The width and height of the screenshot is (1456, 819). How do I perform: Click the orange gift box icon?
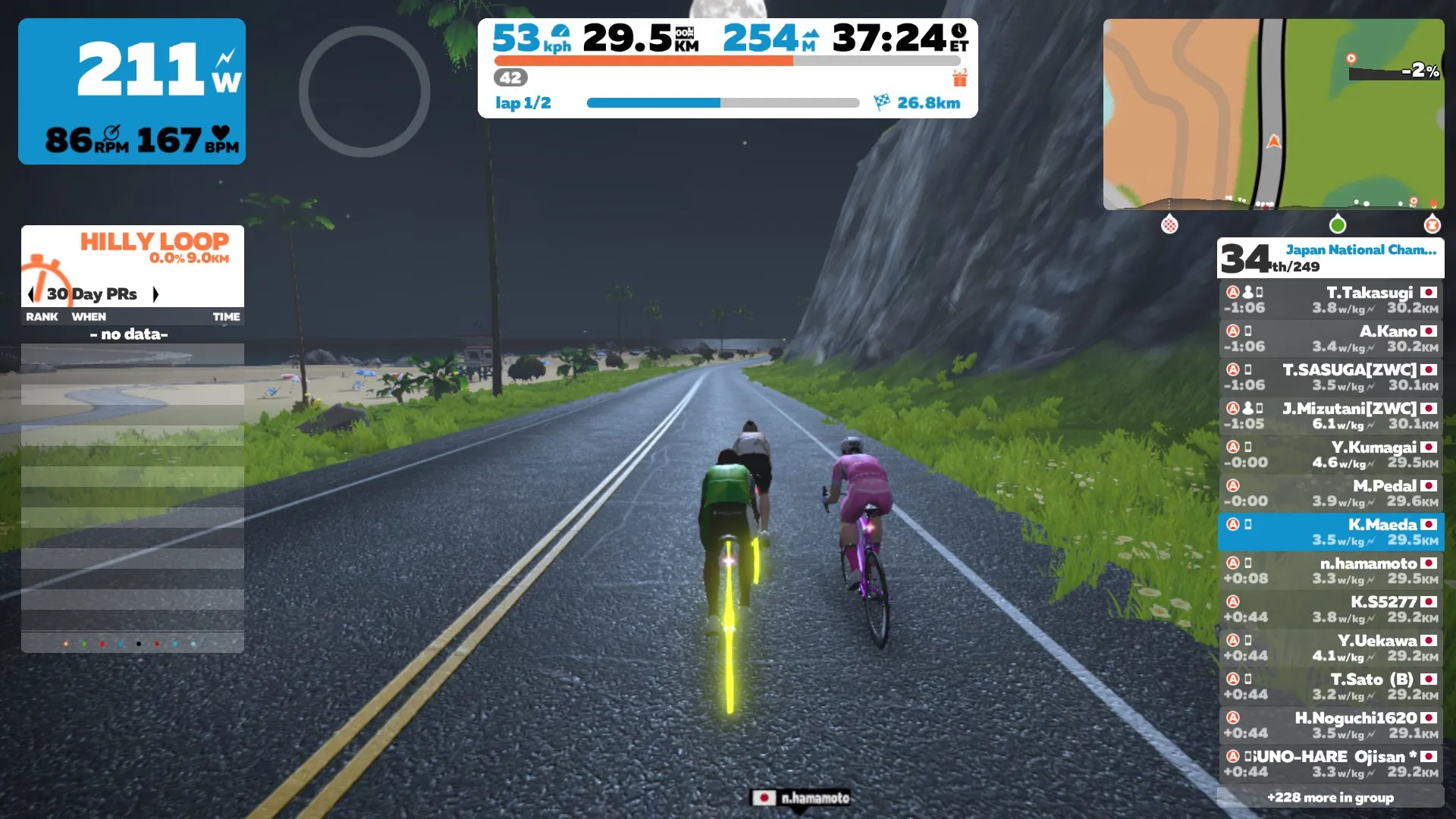point(960,78)
